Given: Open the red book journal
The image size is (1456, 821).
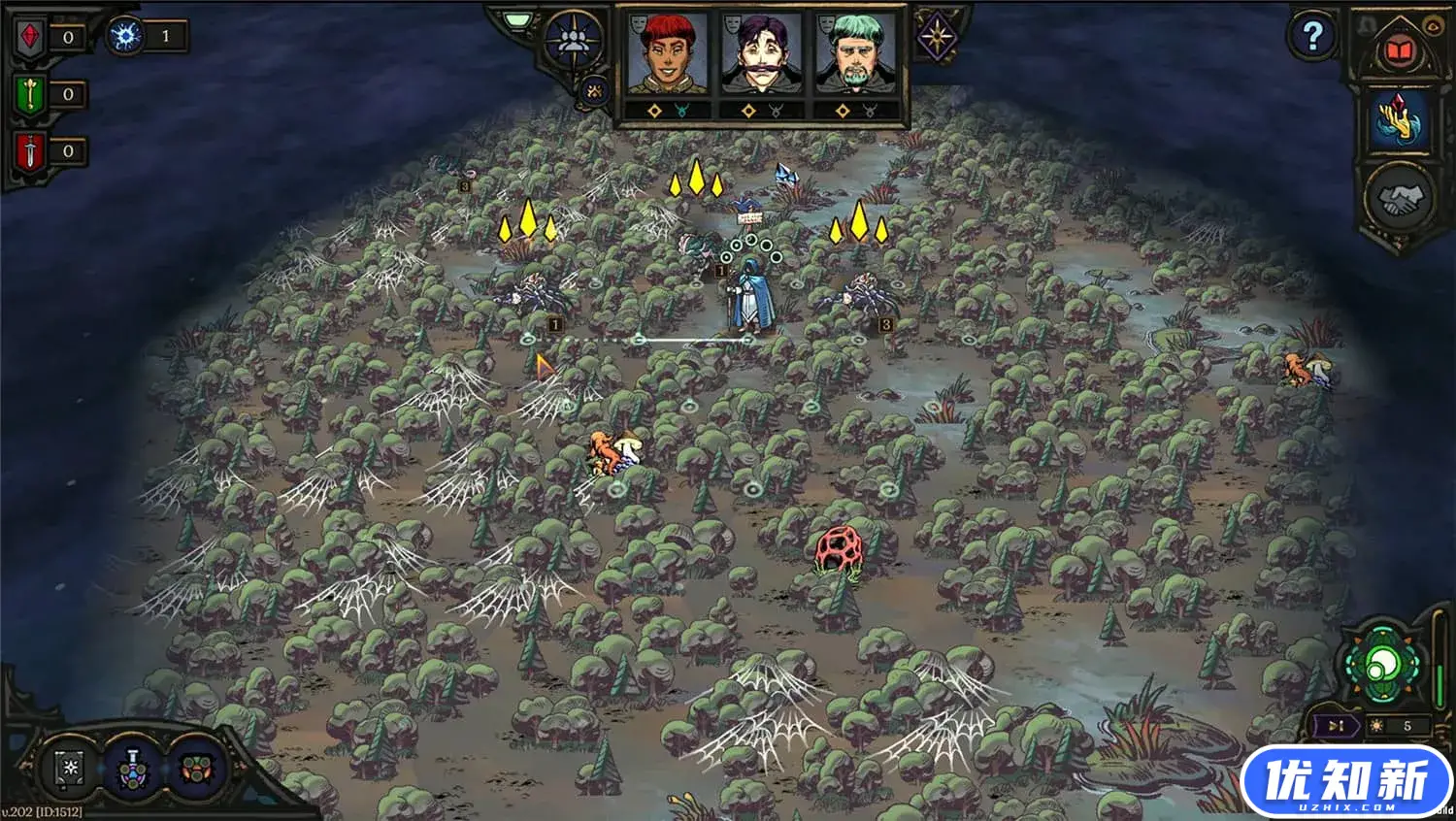Looking at the screenshot, I should (x=1399, y=51).
